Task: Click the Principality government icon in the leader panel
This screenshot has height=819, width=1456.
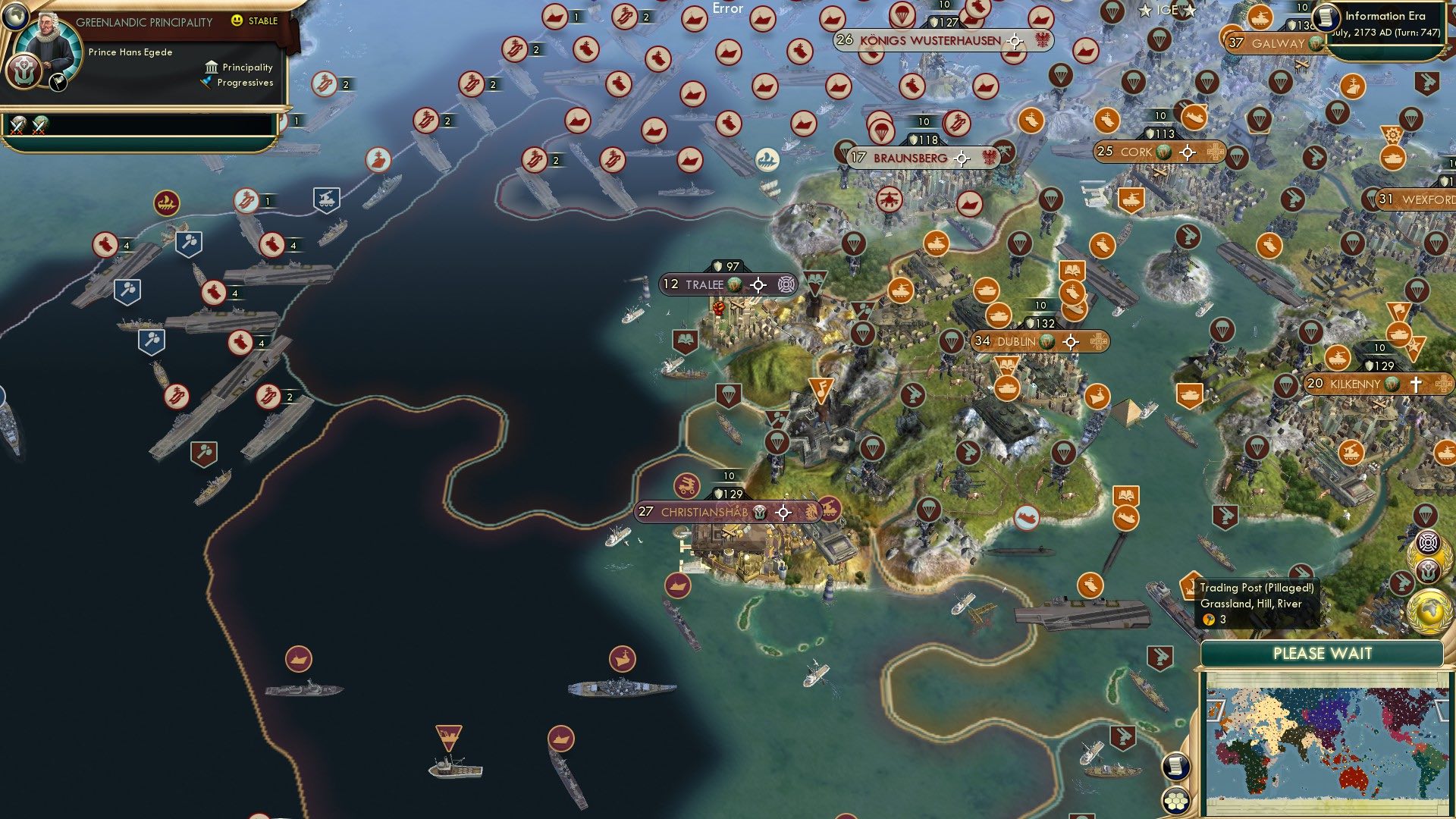Action: click(x=212, y=67)
